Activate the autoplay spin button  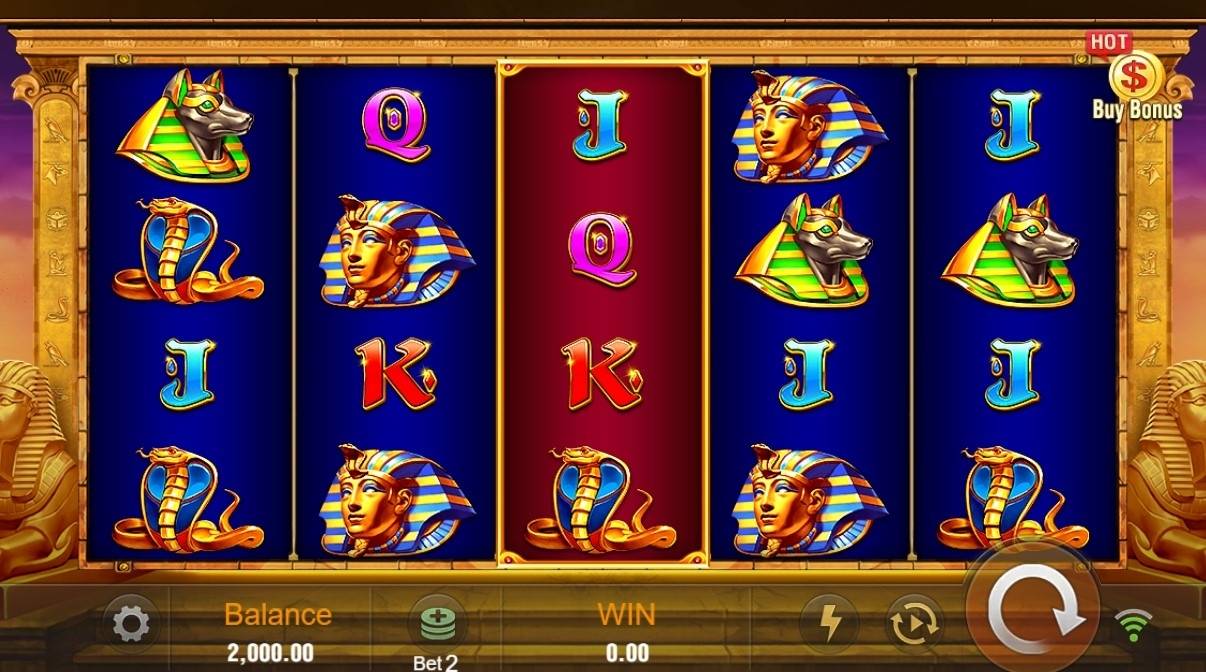pos(914,624)
